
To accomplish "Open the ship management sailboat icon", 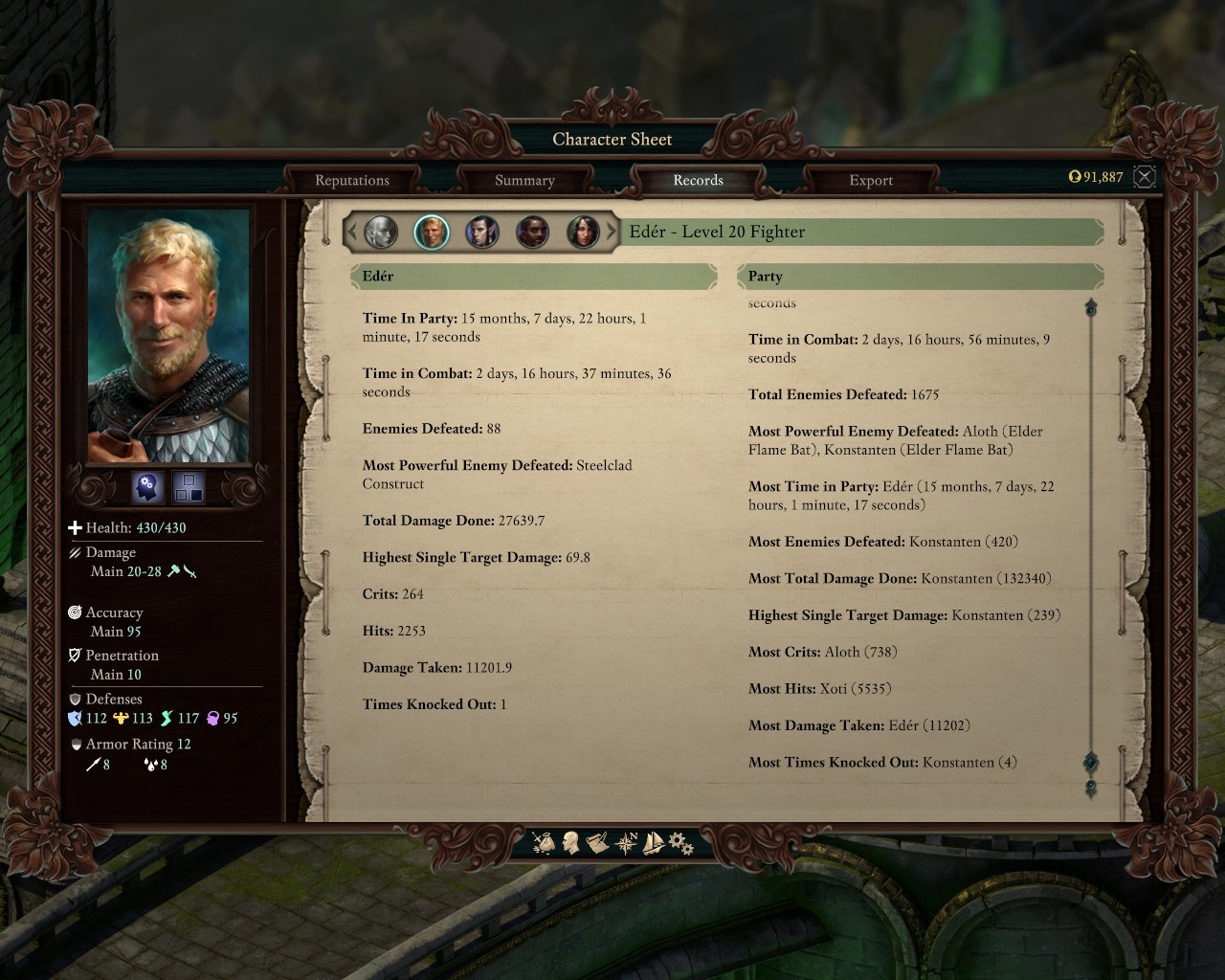I will pos(654,843).
